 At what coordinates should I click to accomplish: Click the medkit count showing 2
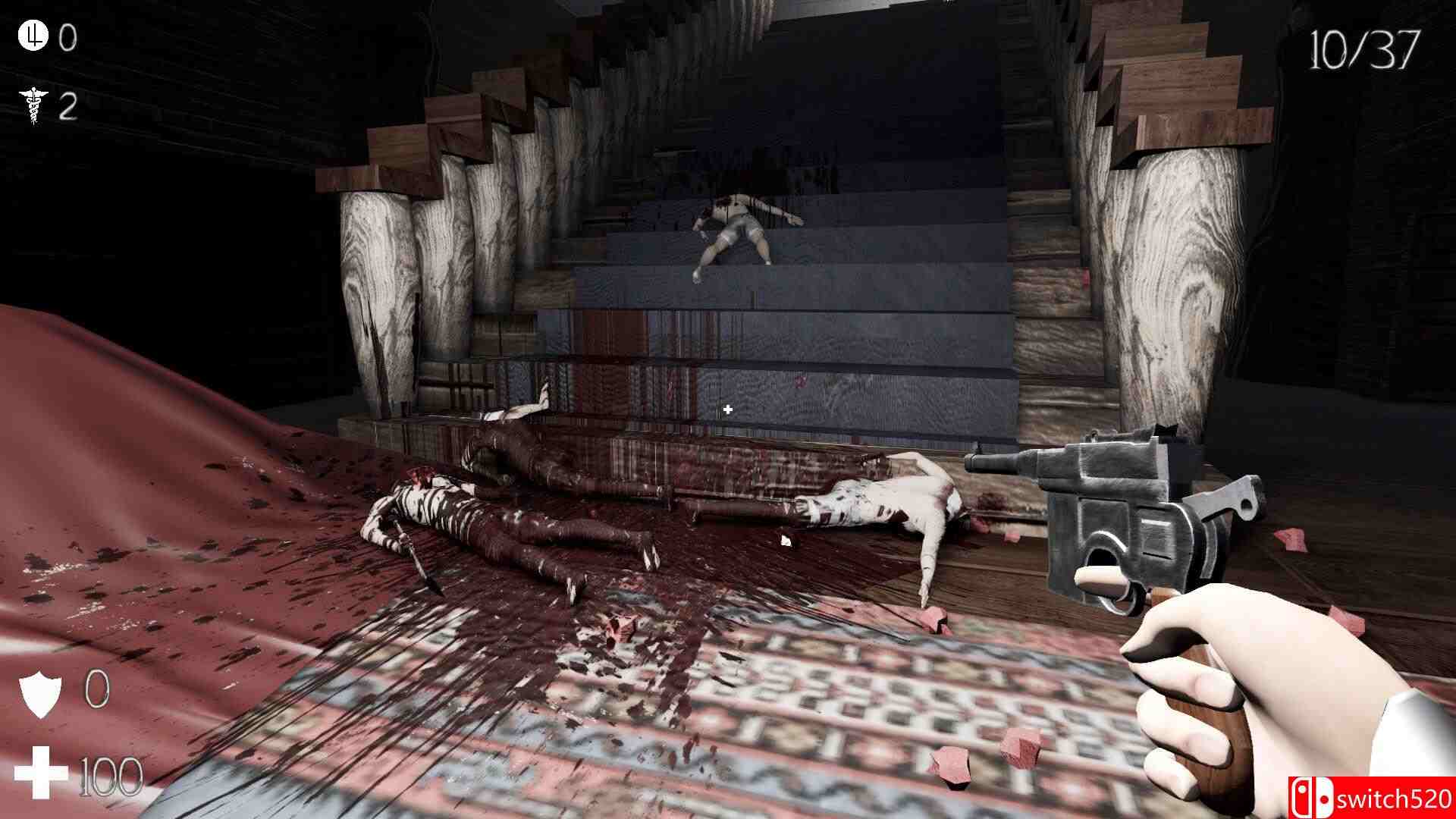(69, 106)
